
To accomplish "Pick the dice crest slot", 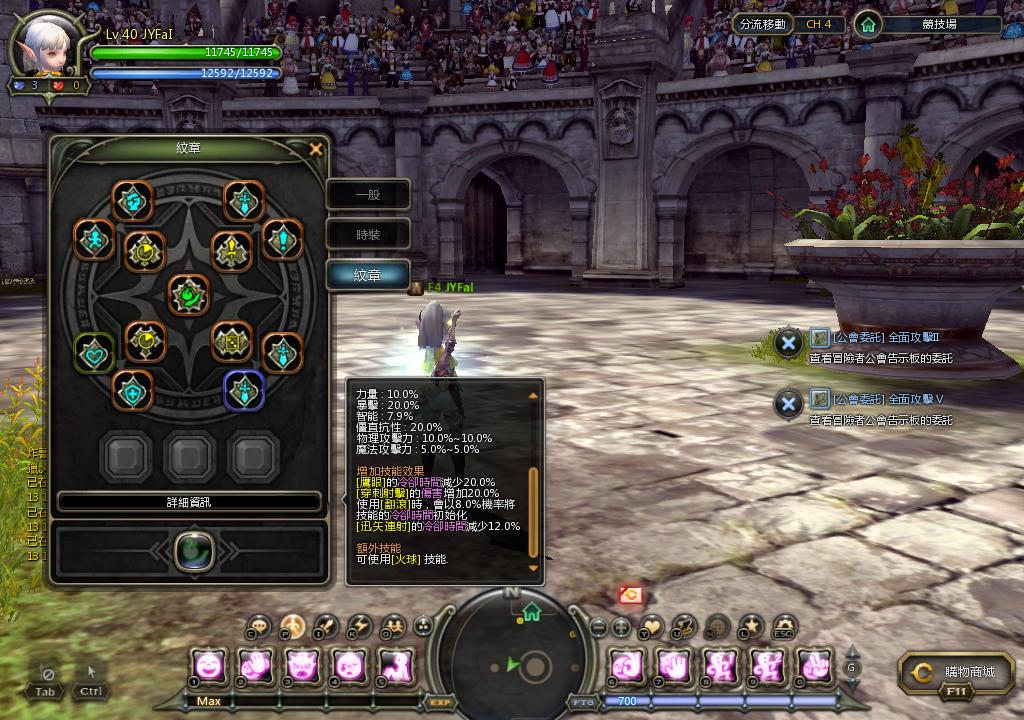I will pos(232,341).
